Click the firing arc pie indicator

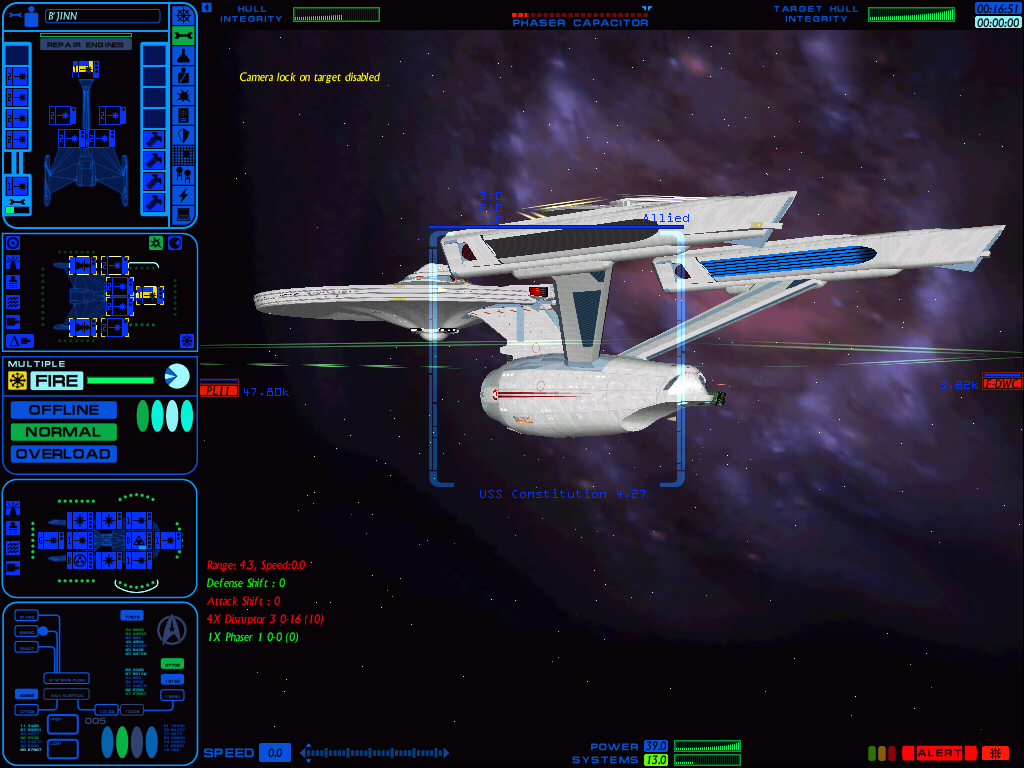pyautogui.click(x=177, y=377)
